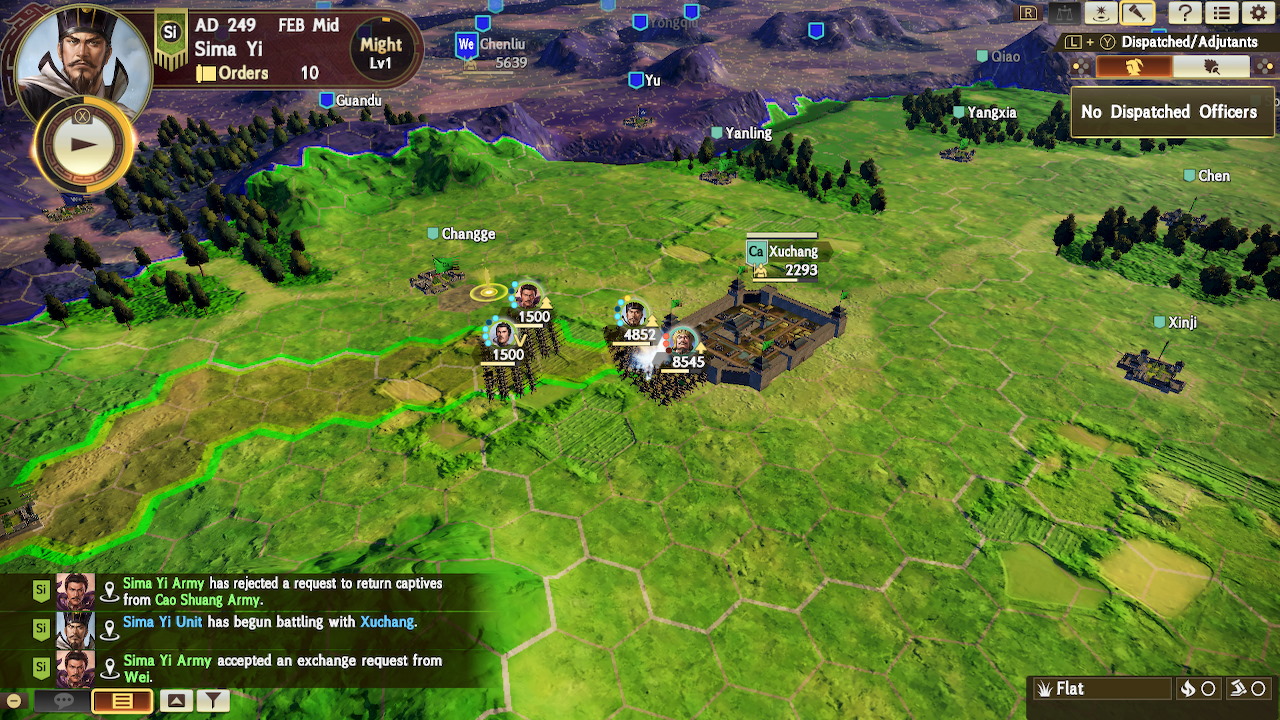Screen dimensions: 1280x720
Task: Click right dot pager beside adjutant tabs
Action: coord(1264,66)
